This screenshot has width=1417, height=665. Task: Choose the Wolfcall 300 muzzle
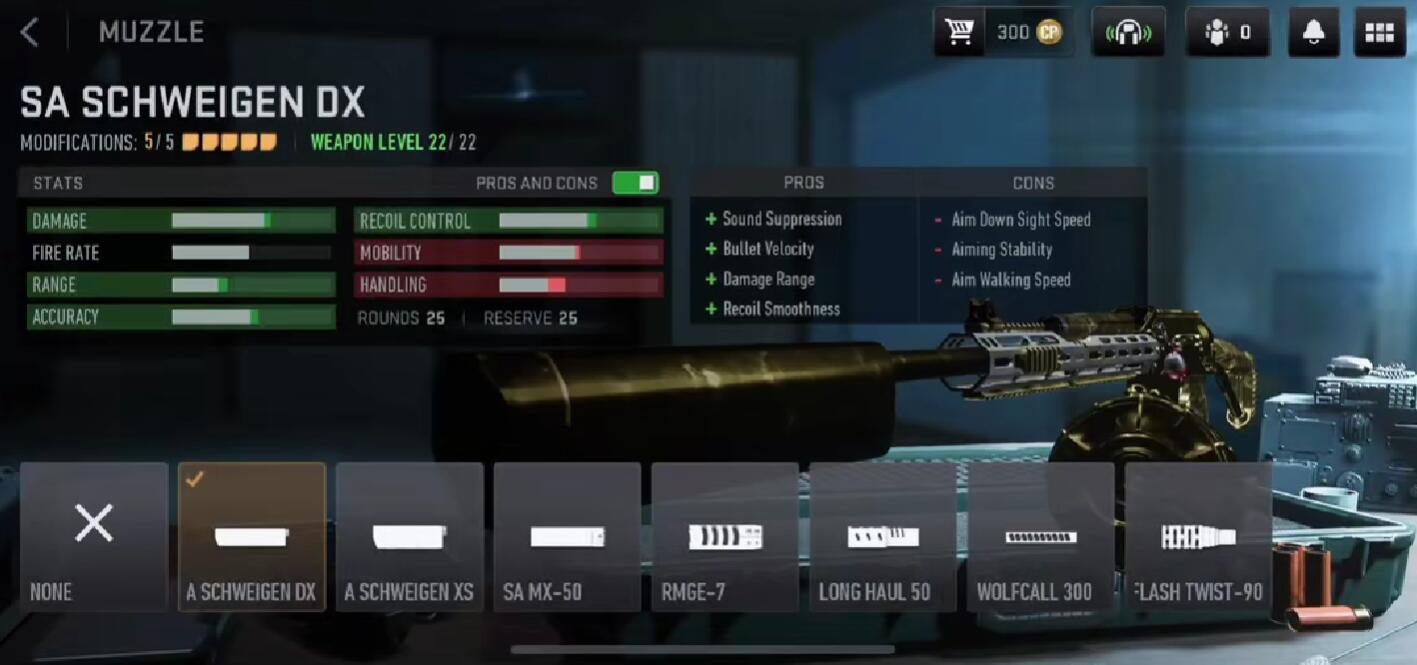(x=1041, y=536)
